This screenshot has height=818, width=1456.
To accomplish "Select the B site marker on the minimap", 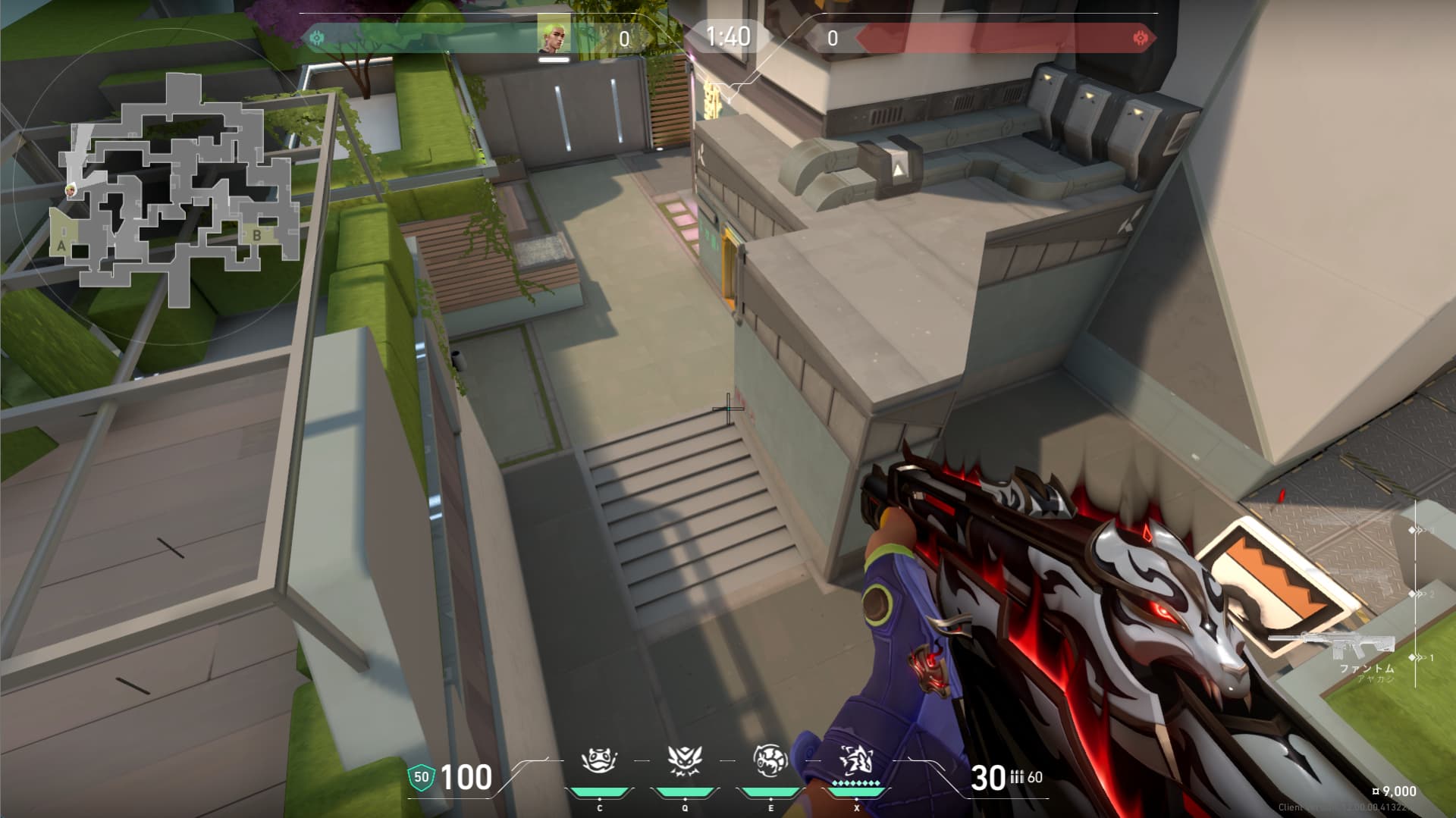I will point(257,236).
